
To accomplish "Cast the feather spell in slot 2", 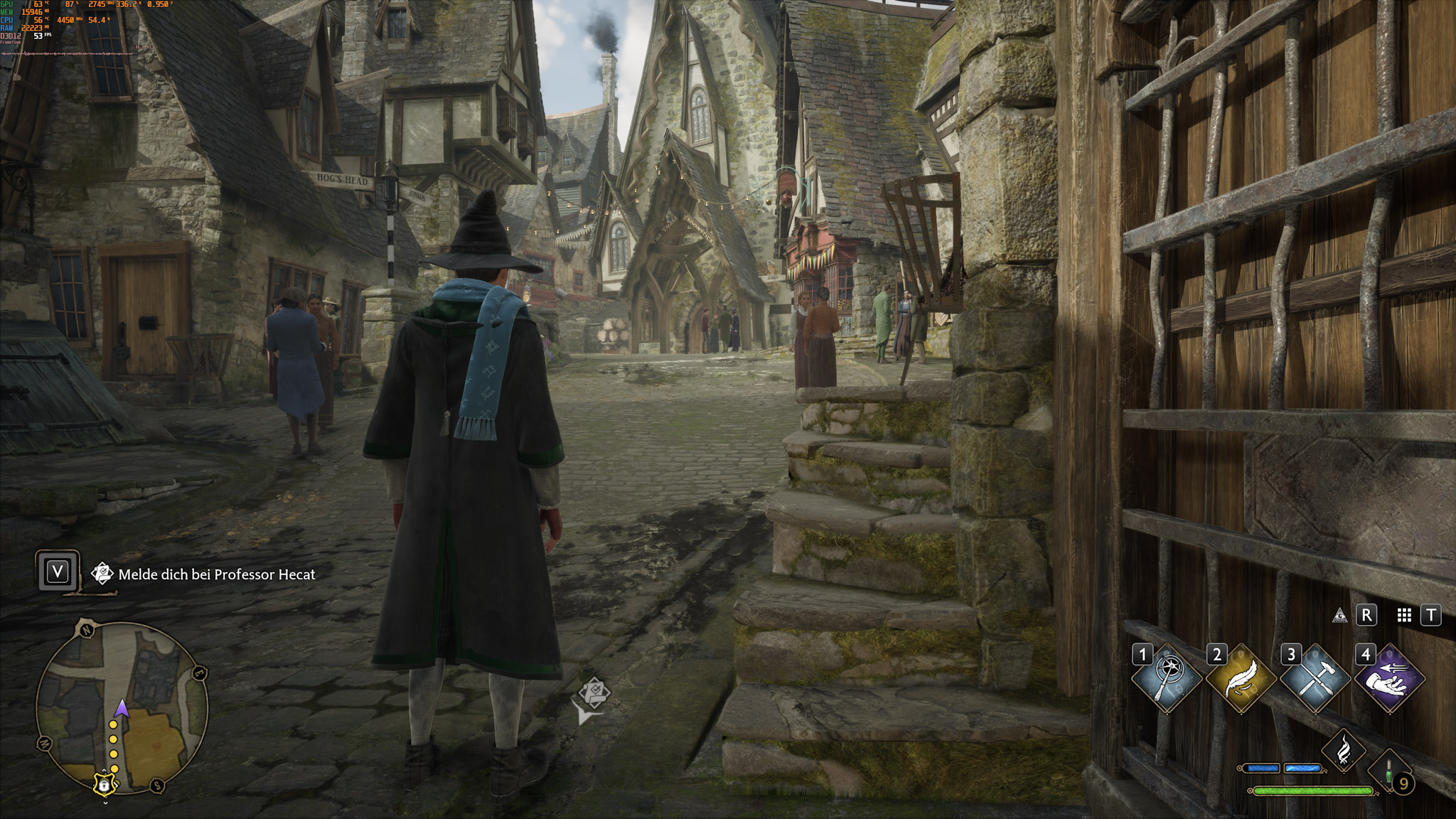I will [x=1241, y=678].
